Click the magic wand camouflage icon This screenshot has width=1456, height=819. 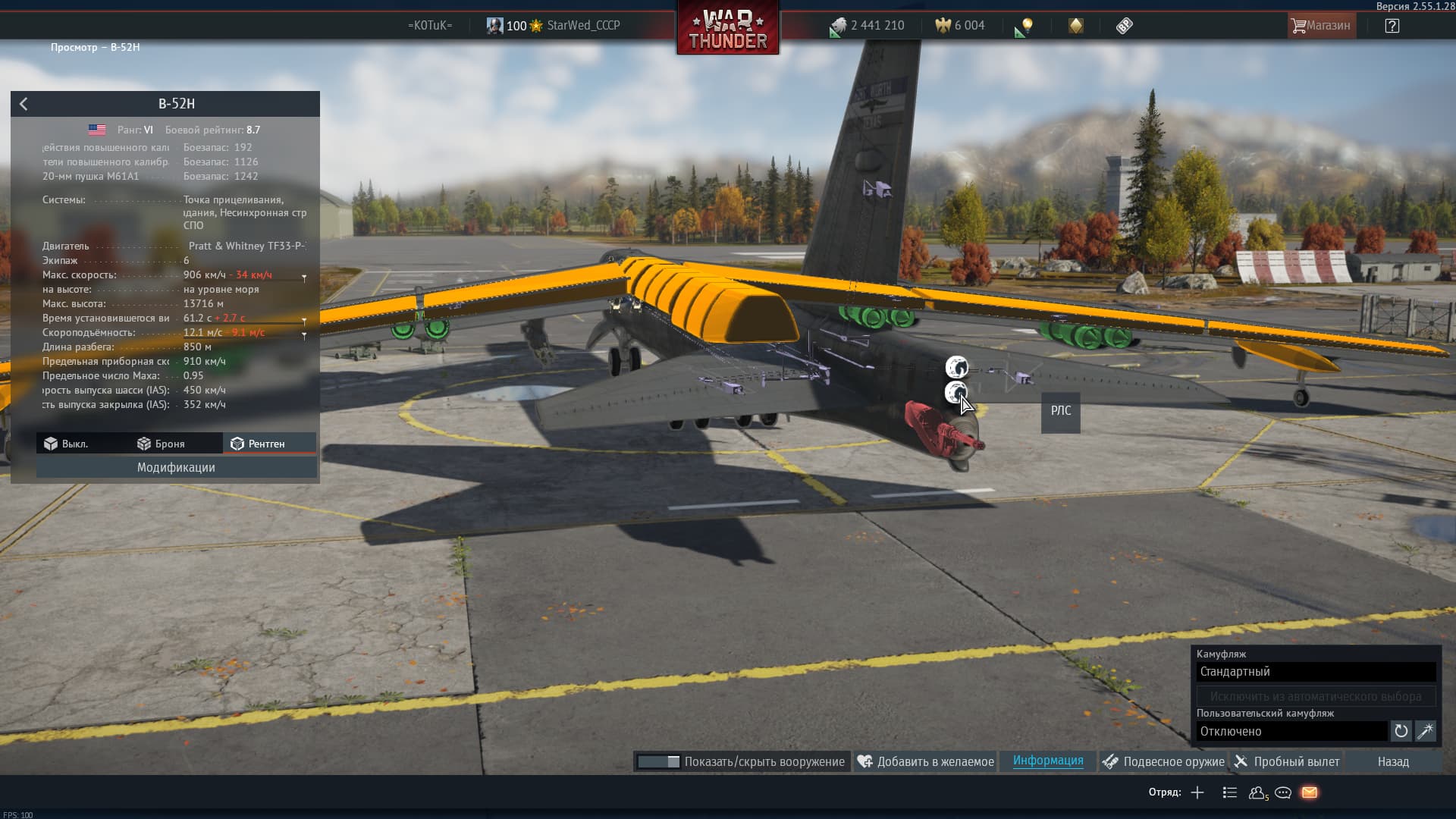(x=1426, y=731)
